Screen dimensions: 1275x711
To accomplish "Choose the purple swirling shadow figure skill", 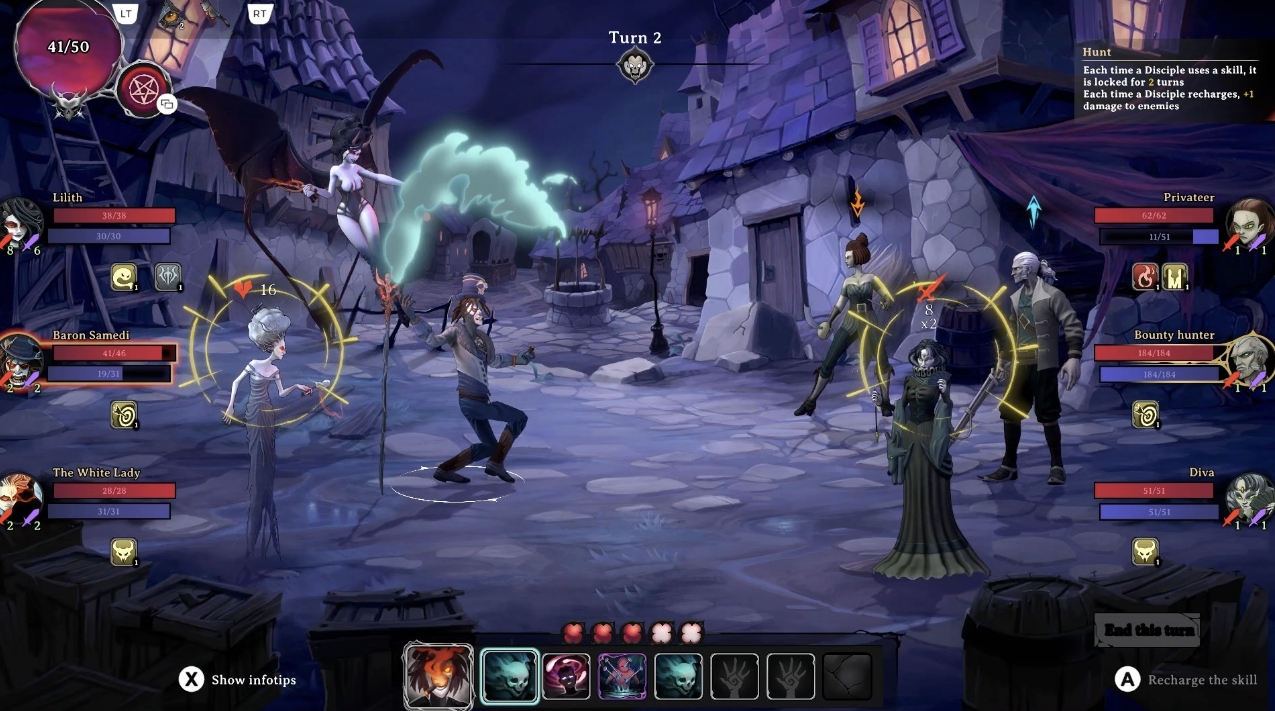I will tap(566, 677).
